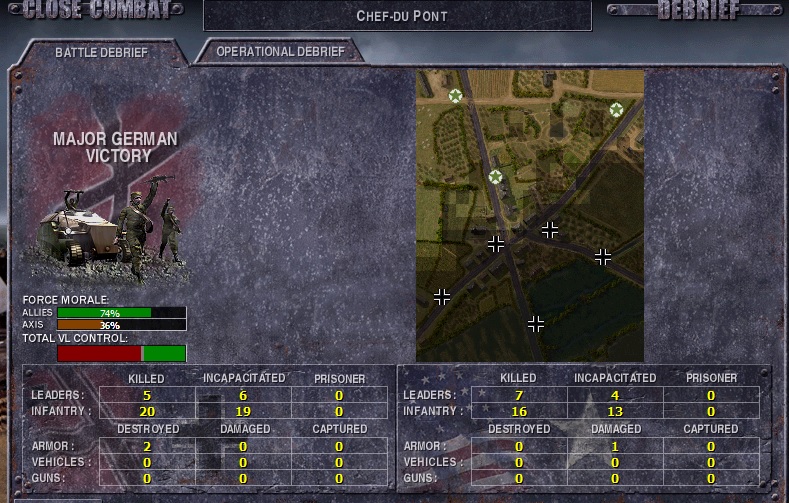Screen dimensions: 789x503
Task: Click the Chef-du-Pont battlefield map overview
Action: coord(530,215)
